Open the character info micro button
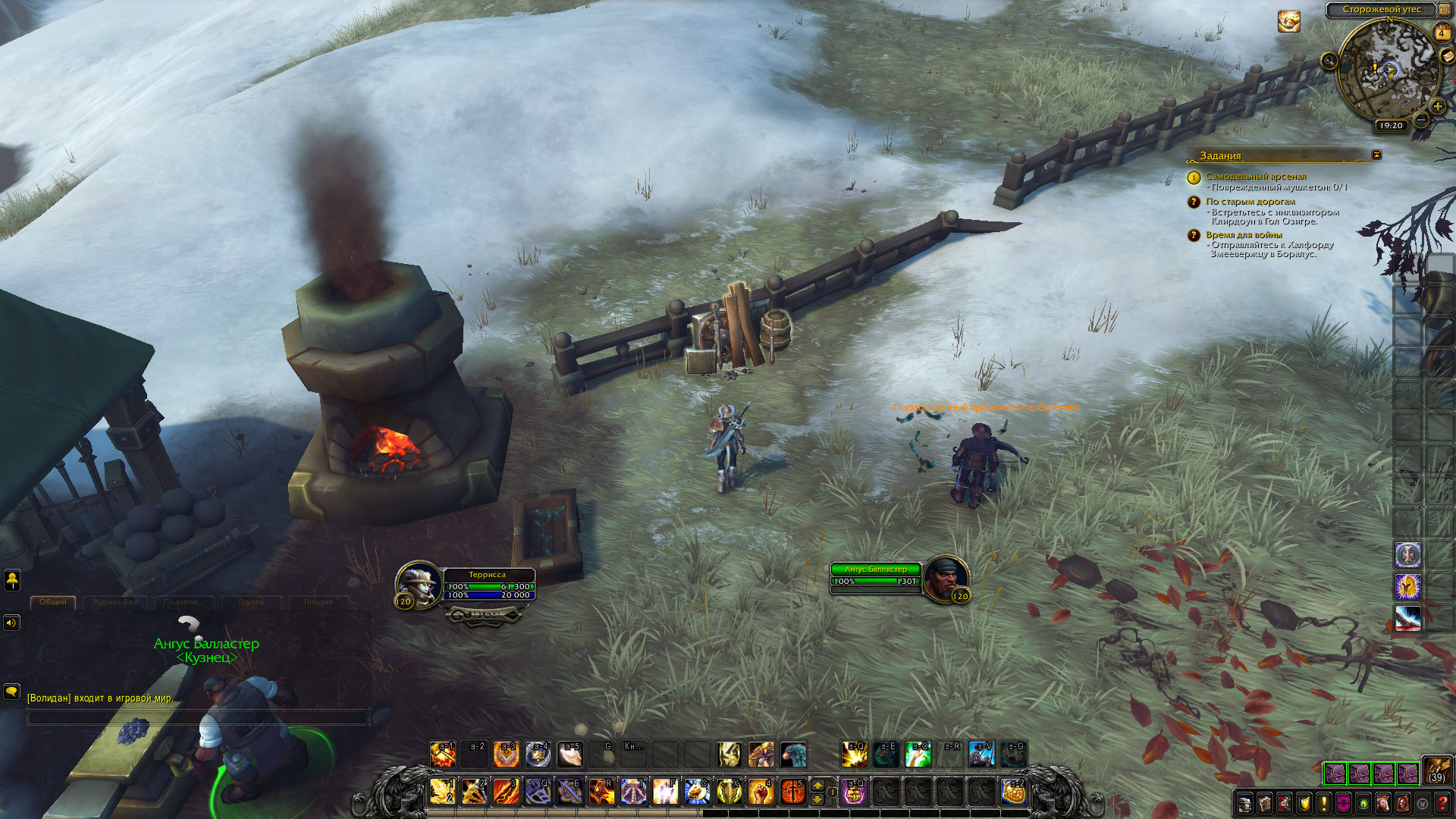Screen dimensions: 1456x819 1245,803
